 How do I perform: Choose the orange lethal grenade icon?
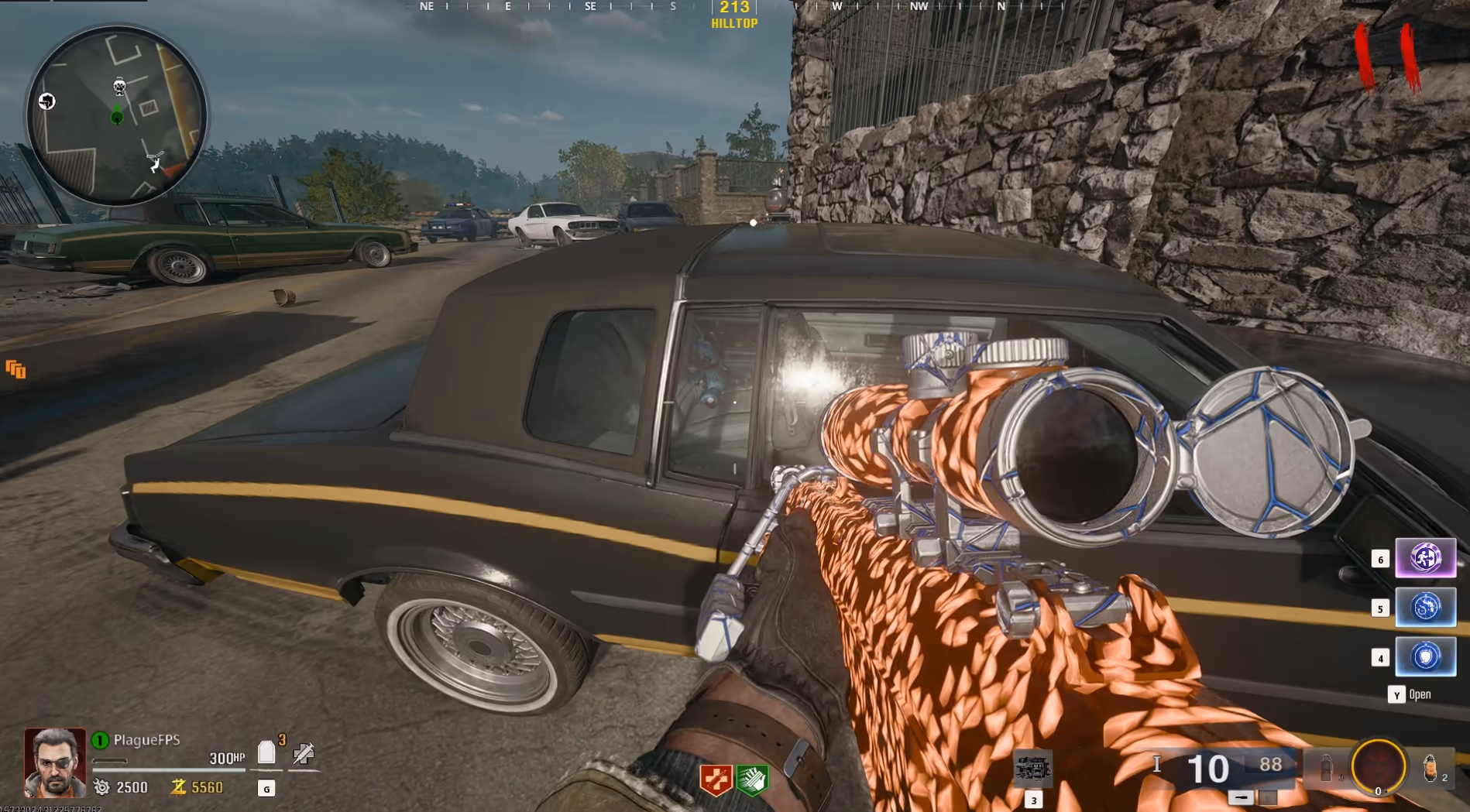(x=1430, y=767)
